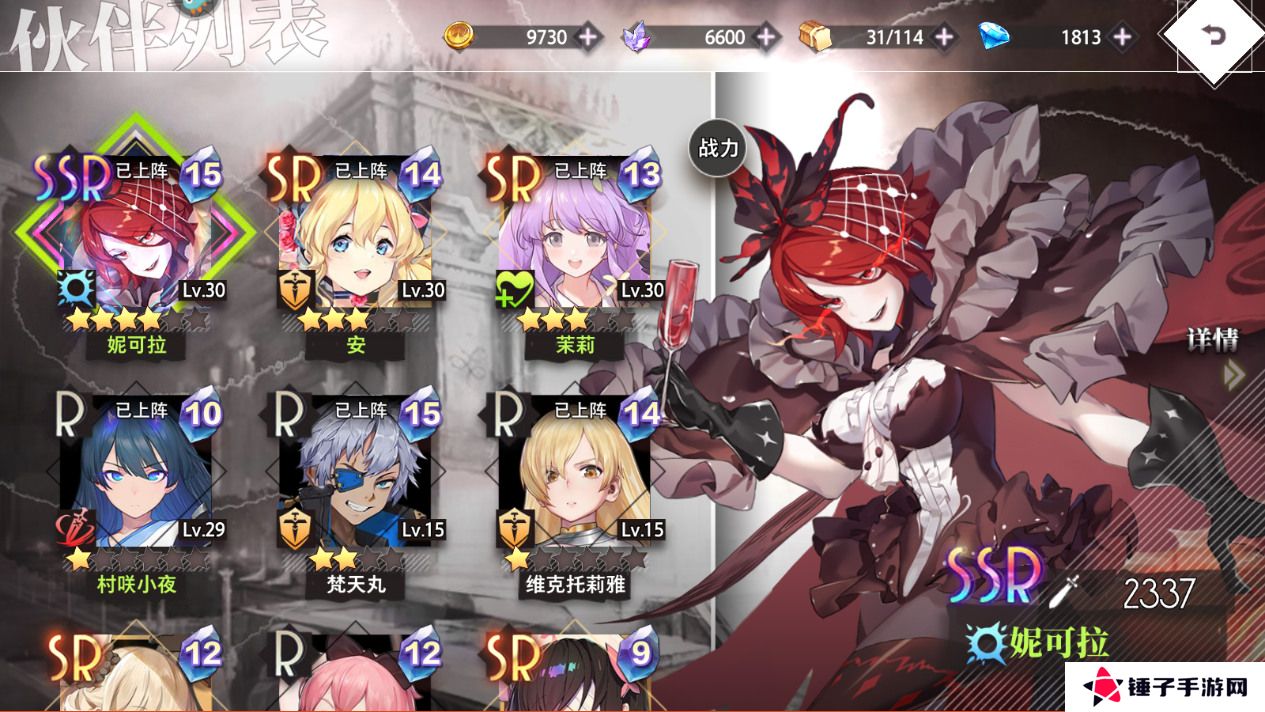This screenshot has height=712, width=1265.
Task: Add bread stamina with plus button
Action: 943,38
